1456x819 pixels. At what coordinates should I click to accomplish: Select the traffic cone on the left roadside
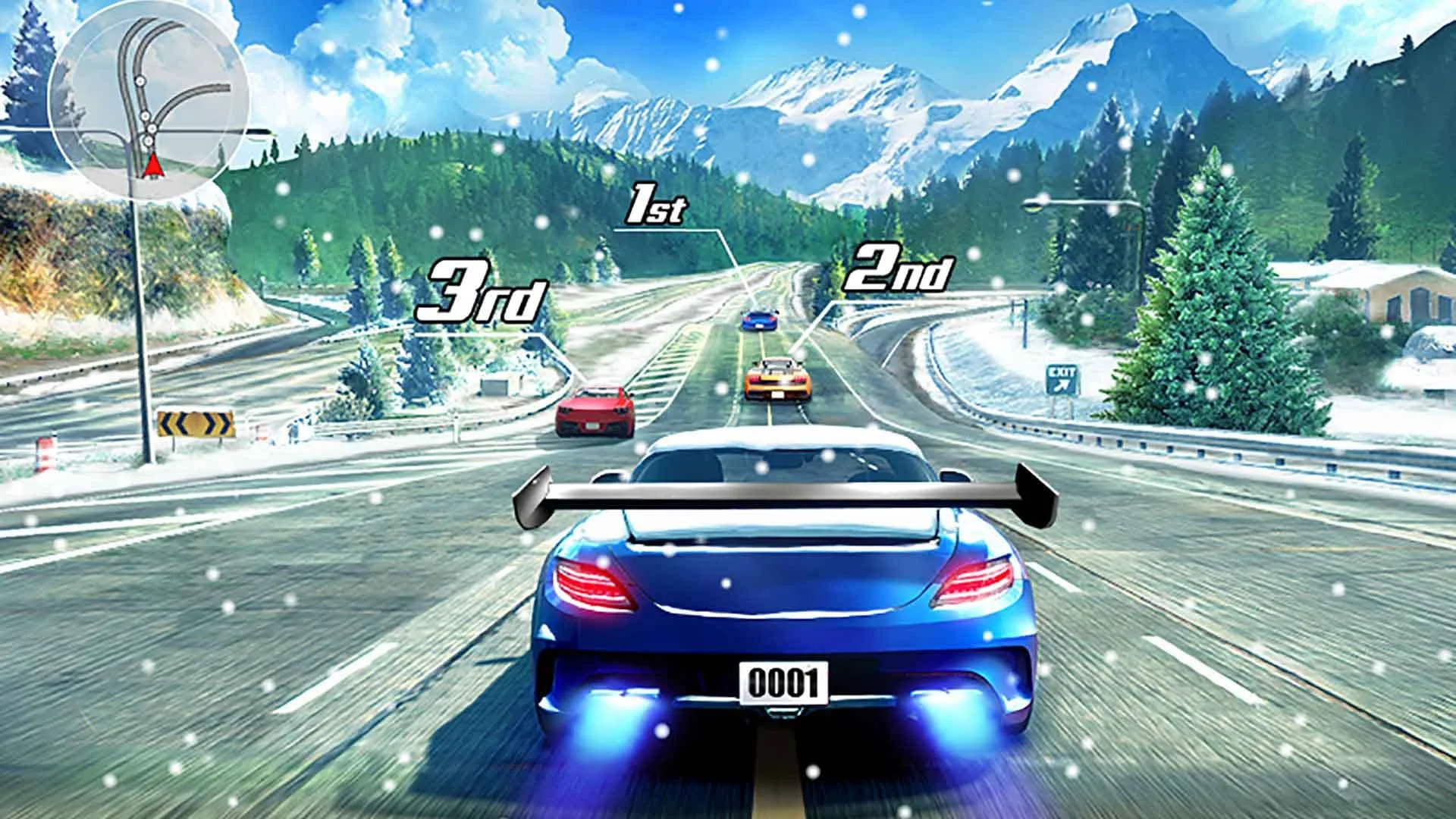pos(45,453)
